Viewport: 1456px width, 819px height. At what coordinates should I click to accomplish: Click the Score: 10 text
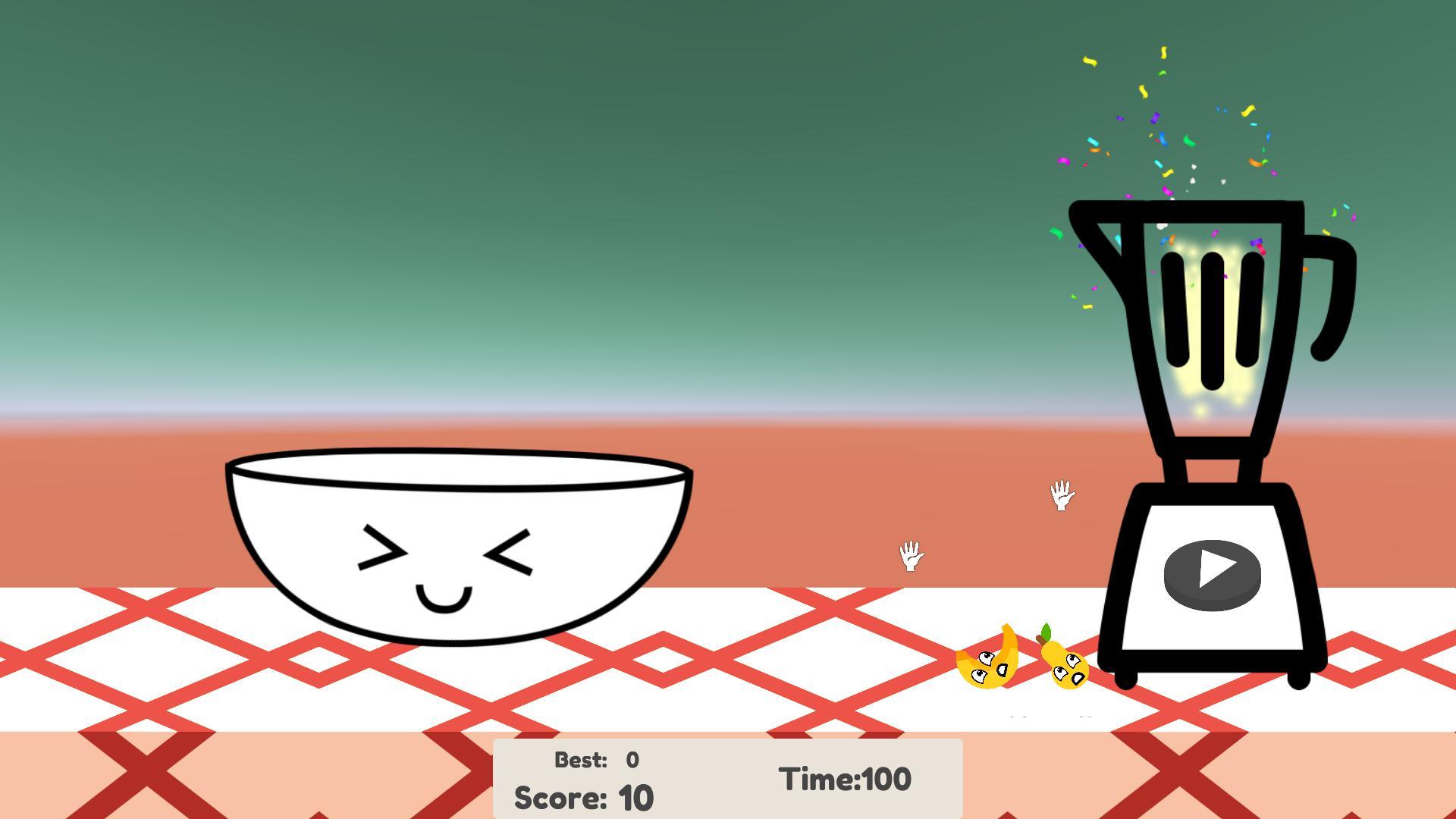[584, 796]
